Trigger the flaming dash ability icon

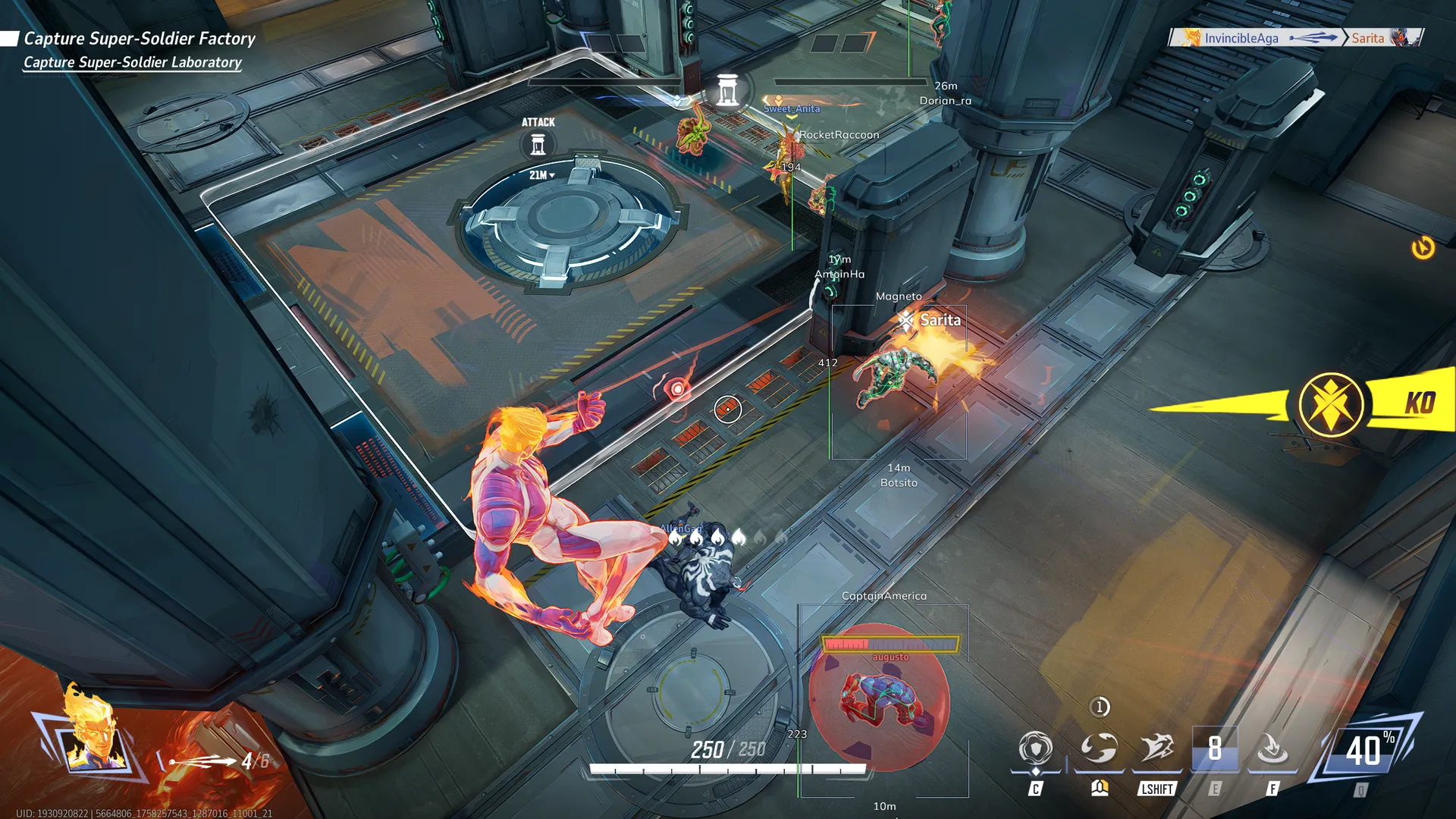pyautogui.click(x=1157, y=748)
